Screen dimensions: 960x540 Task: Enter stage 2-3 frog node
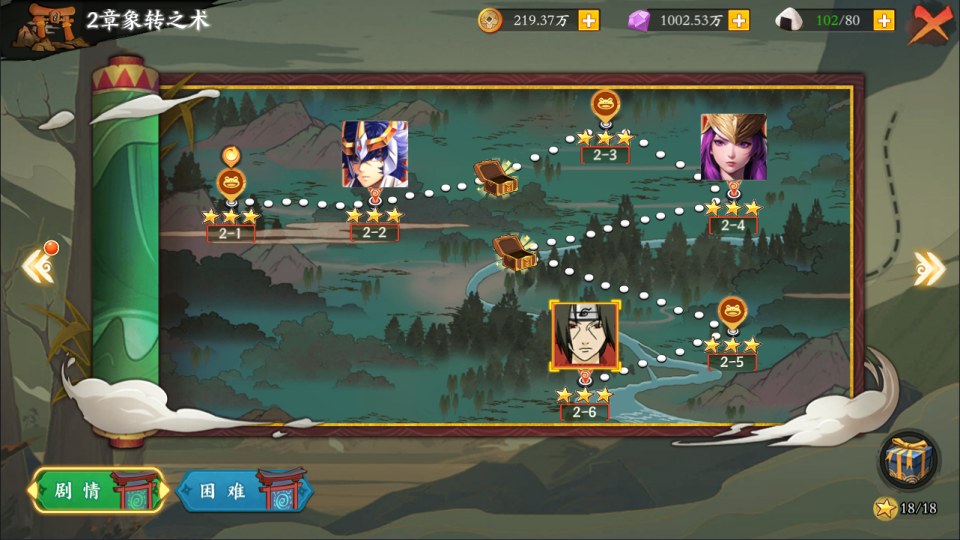pos(605,104)
